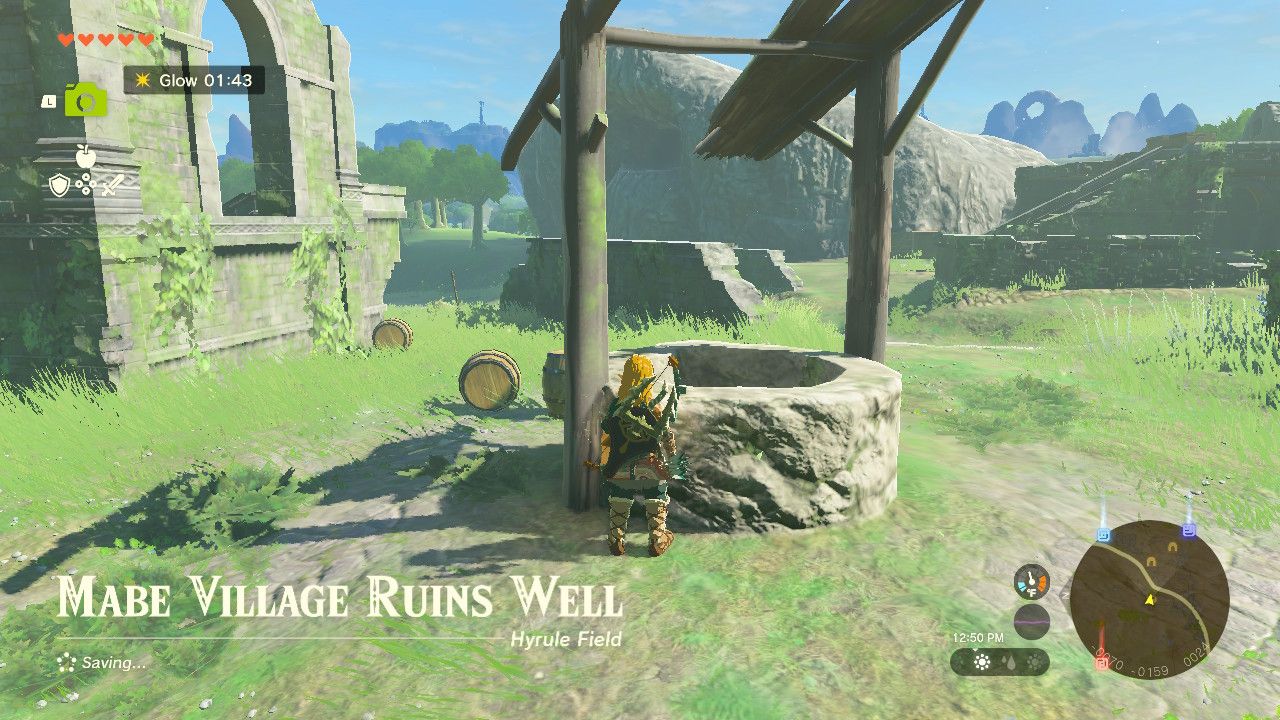Click the sunny weather forecast icon
Image resolution: width=1280 pixels, height=720 pixels.
point(983,662)
